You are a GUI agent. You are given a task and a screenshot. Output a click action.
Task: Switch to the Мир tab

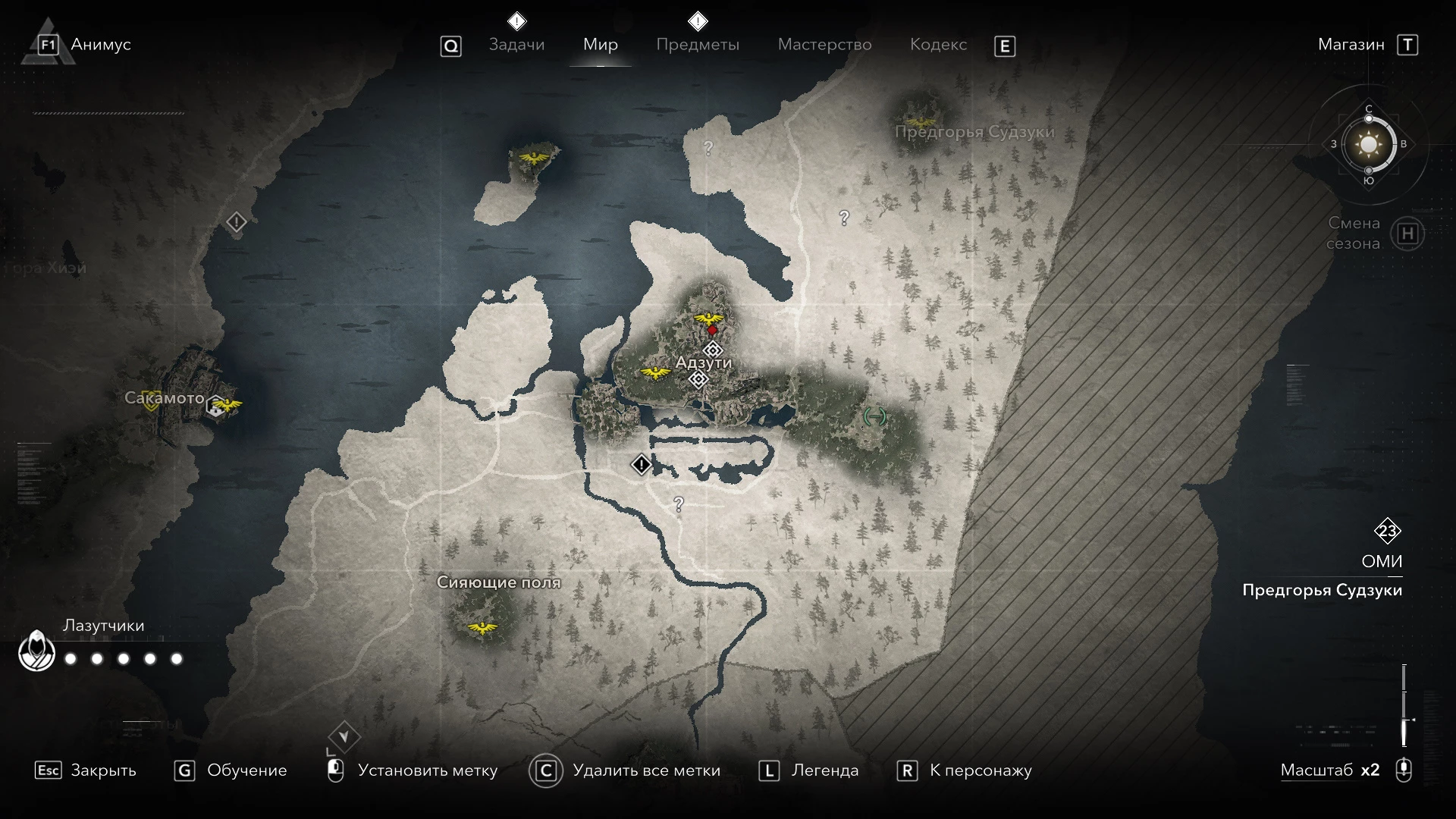600,45
